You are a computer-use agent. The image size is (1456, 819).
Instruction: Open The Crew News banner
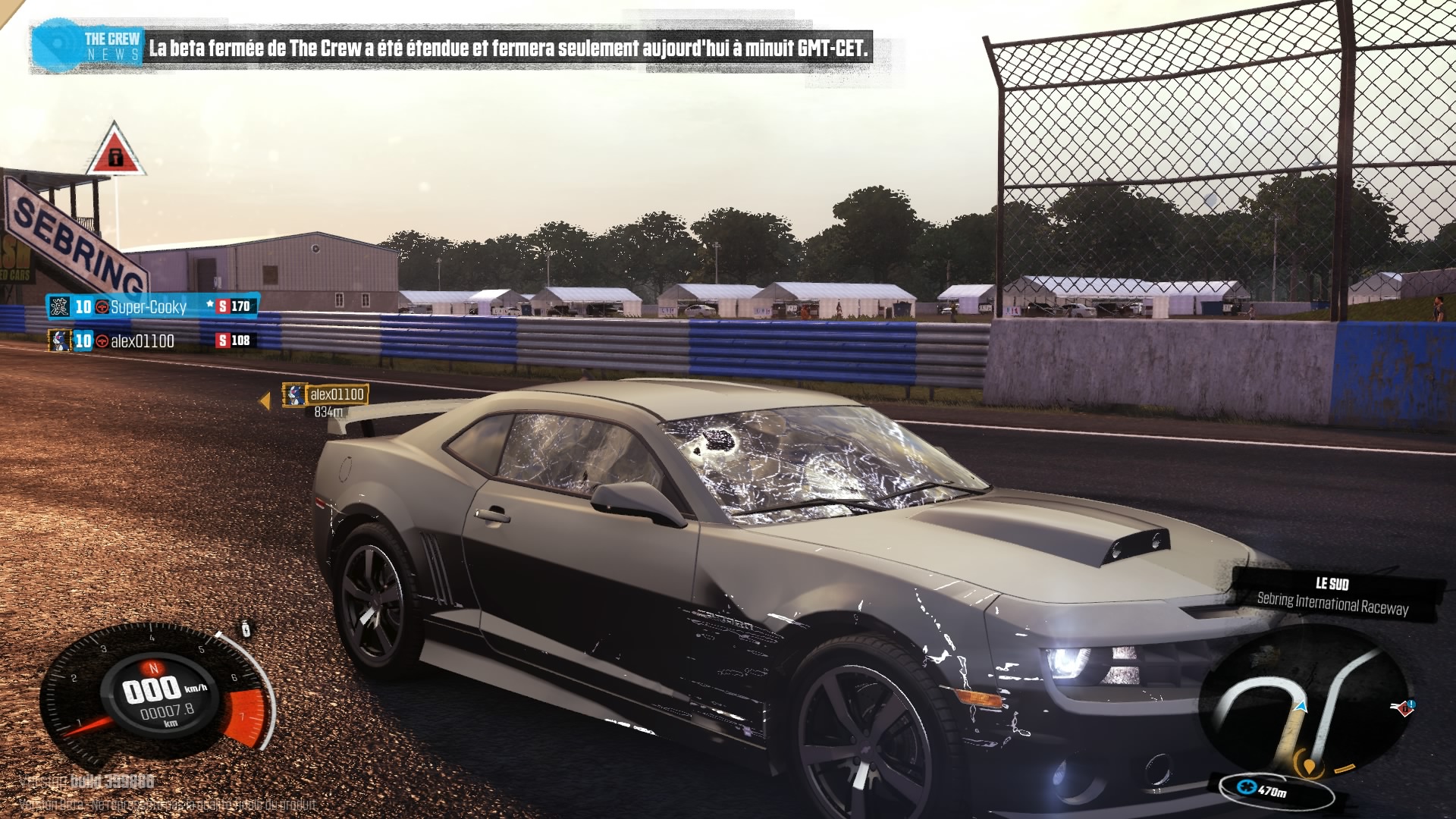pyautogui.click(x=450, y=49)
